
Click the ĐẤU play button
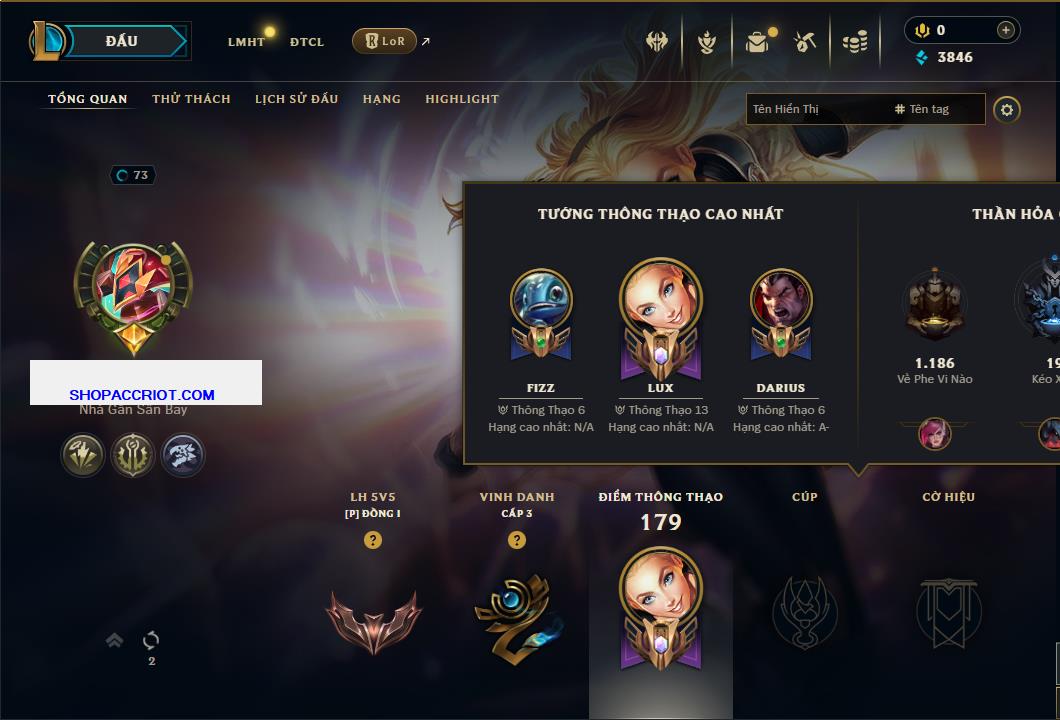tap(123, 41)
